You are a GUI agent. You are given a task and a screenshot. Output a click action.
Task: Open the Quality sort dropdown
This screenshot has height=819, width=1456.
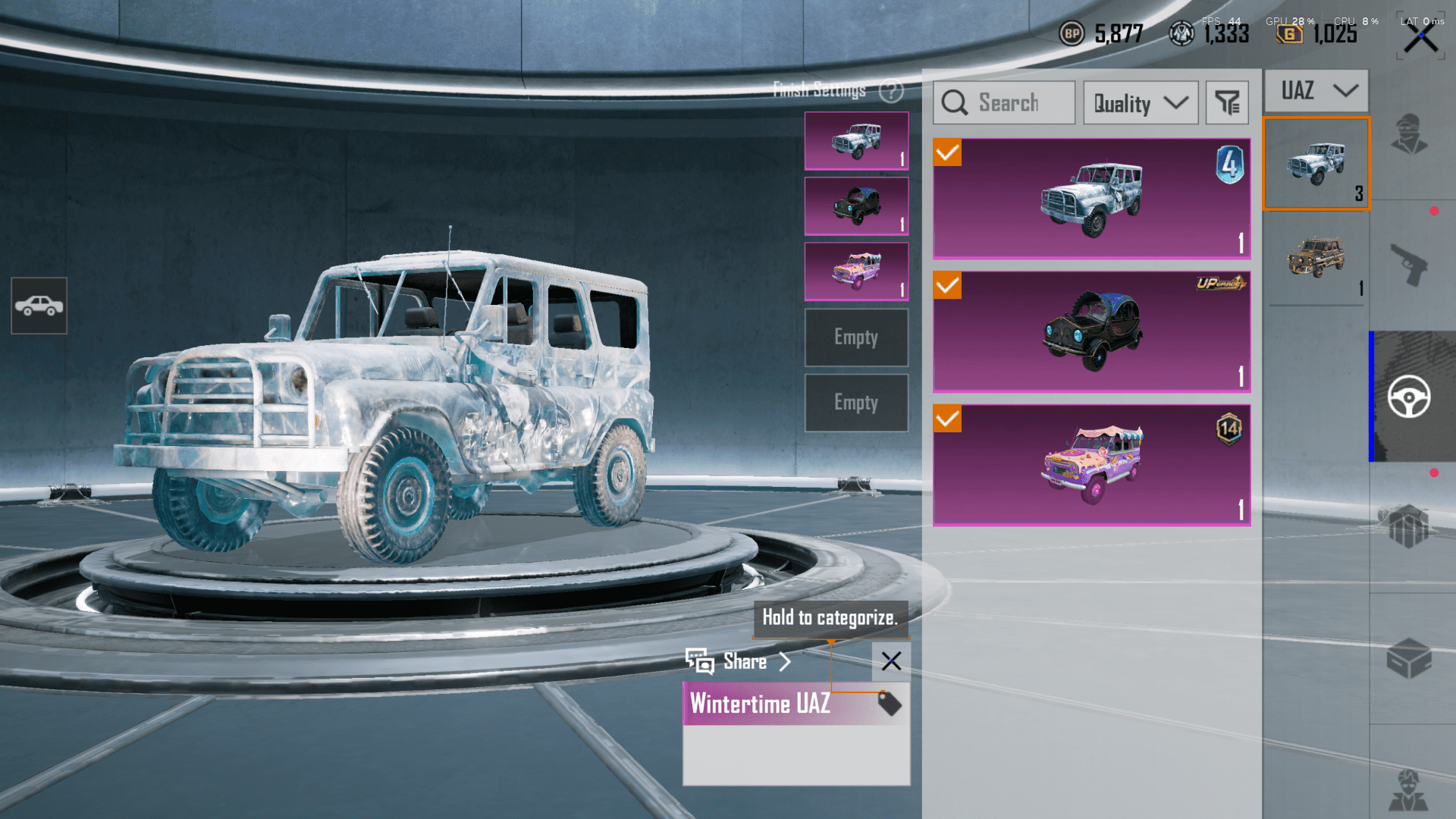click(1140, 103)
